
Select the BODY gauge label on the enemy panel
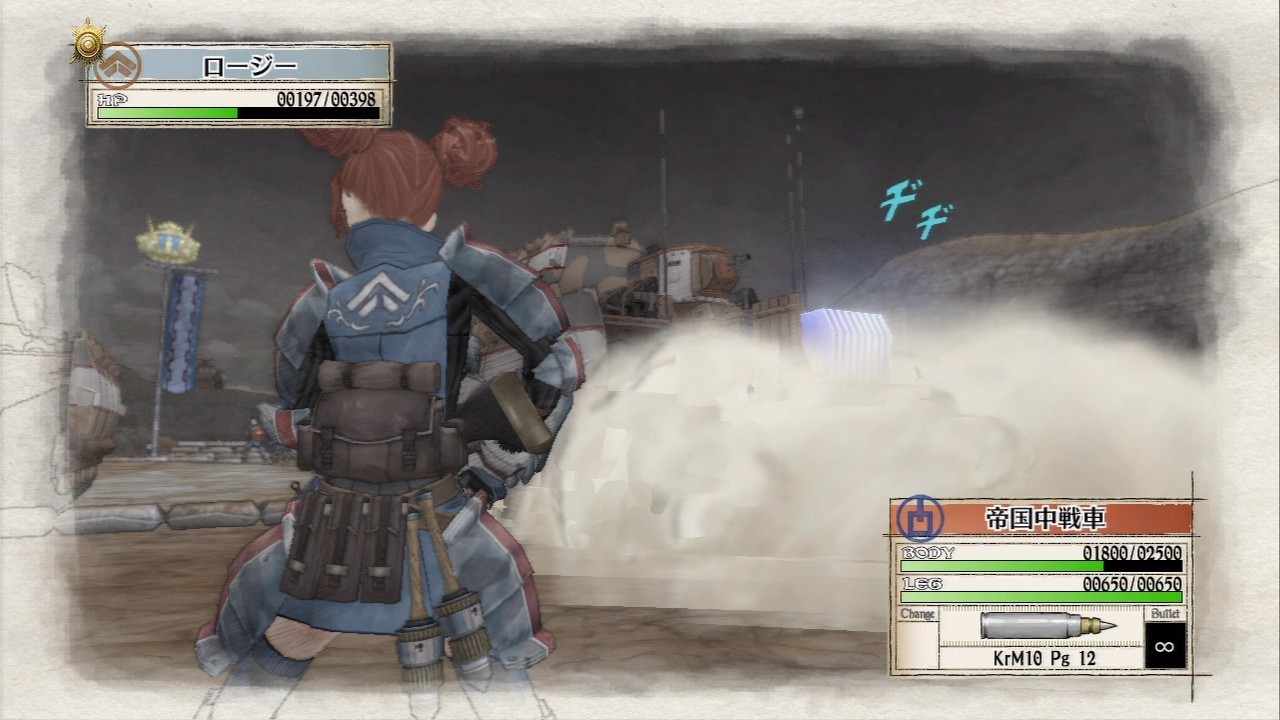click(930, 551)
